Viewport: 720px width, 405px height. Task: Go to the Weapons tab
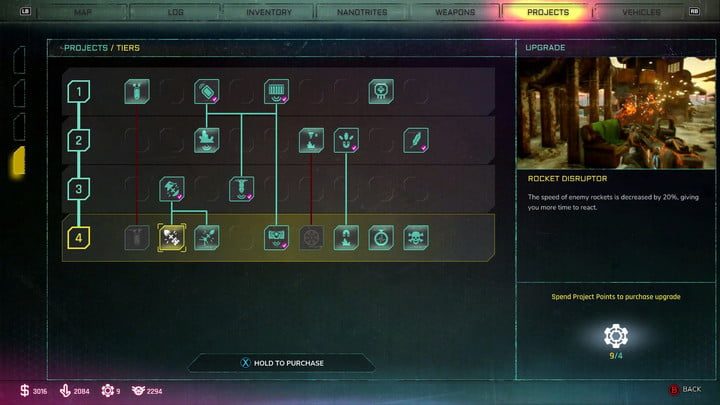pyautogui.click(x=455, y=12)
